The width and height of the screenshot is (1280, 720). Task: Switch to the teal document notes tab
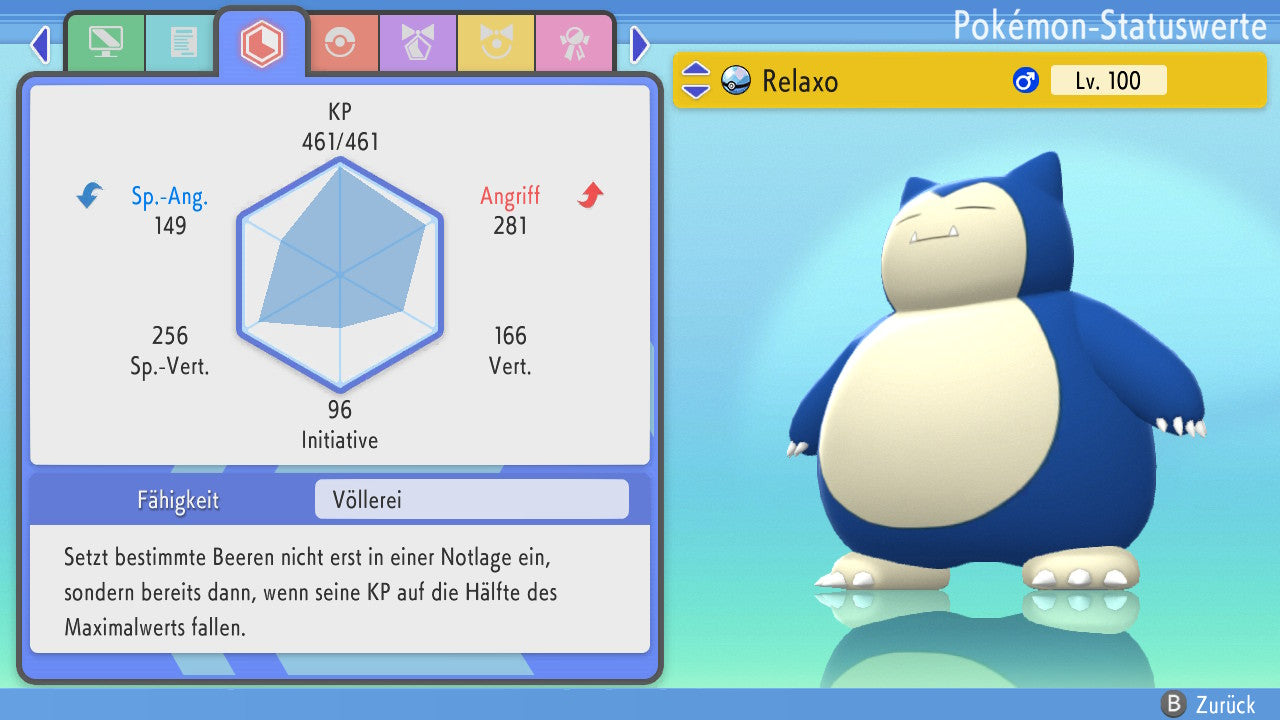point(183,43)
